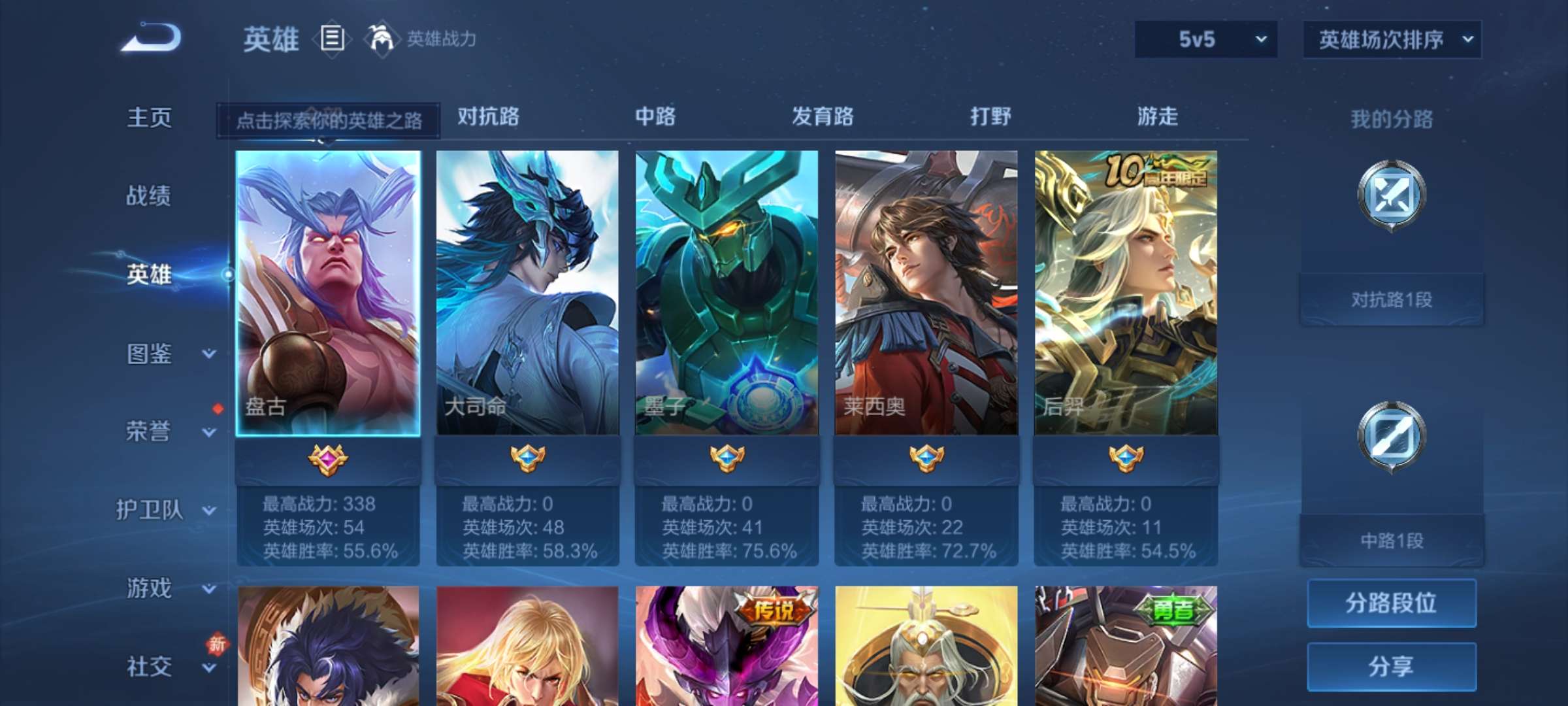Image resolution: width=1568 pixels, height=706 pixels.
Task: Expand the 图鉴 sidebar section
Action: tap(150, 353)
